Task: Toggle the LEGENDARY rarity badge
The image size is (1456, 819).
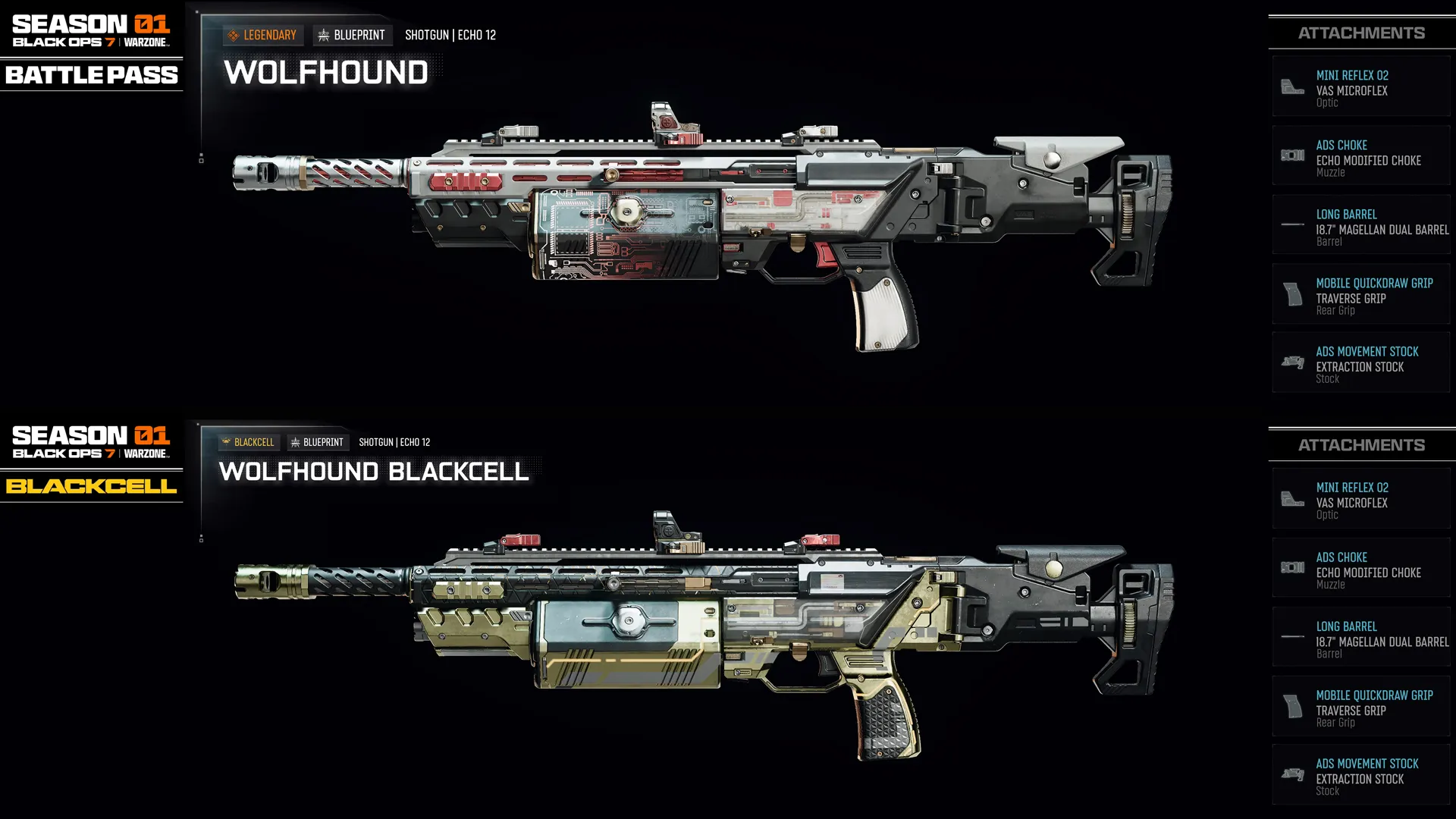Action: 263,34
